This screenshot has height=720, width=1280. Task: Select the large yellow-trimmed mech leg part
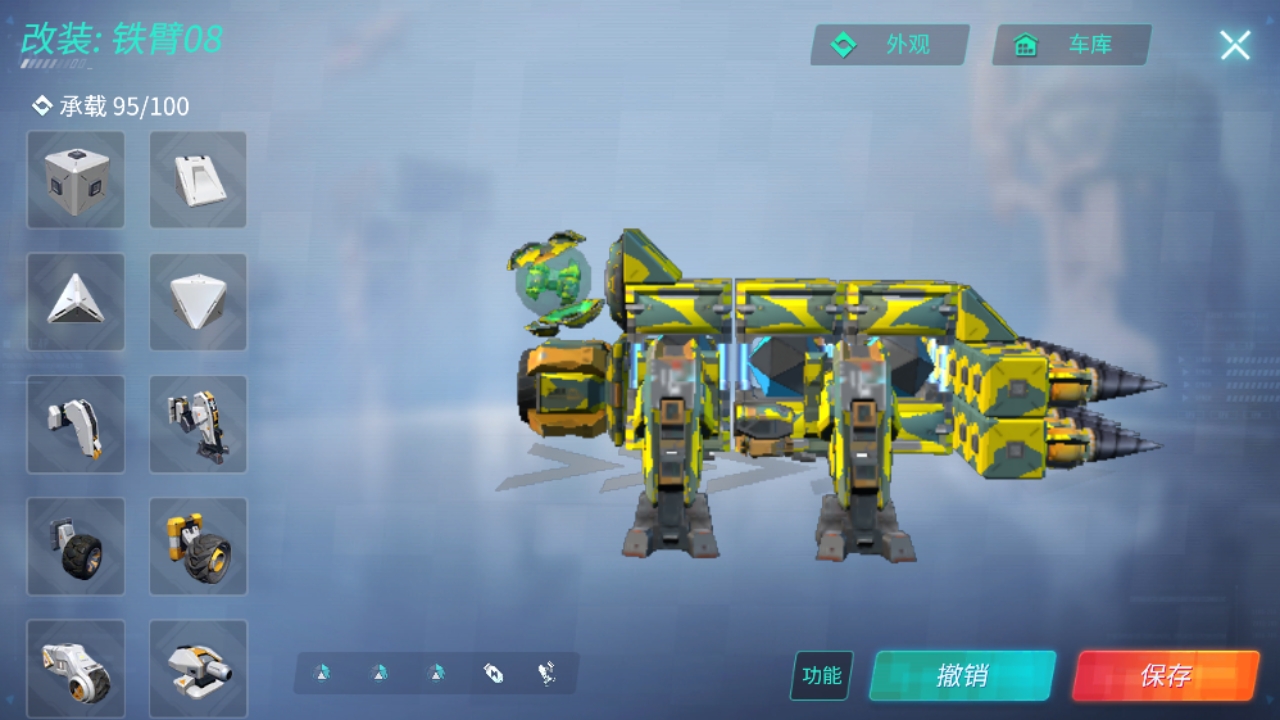(198, 424)
